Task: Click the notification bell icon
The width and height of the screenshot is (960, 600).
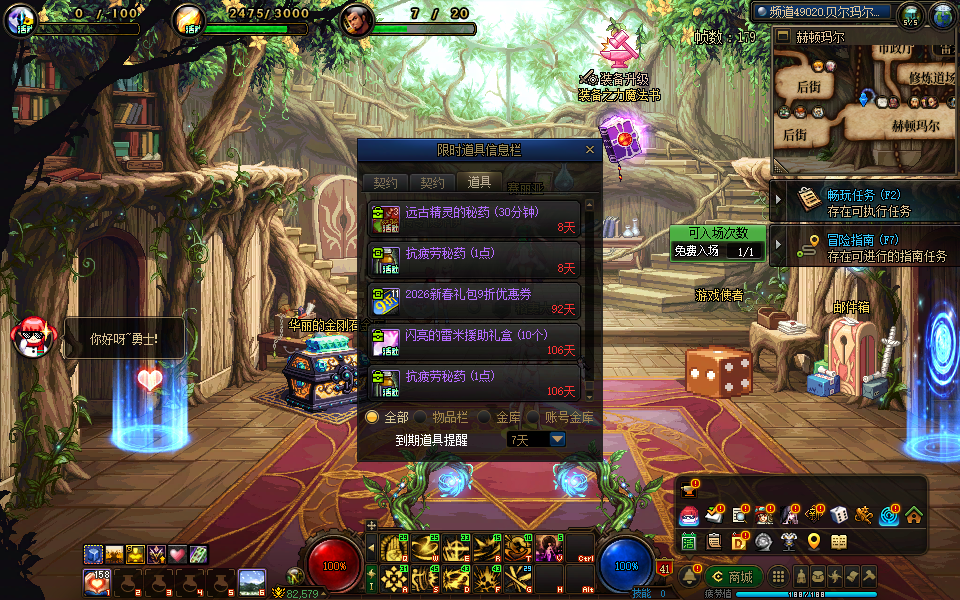Action: [689, 577]
